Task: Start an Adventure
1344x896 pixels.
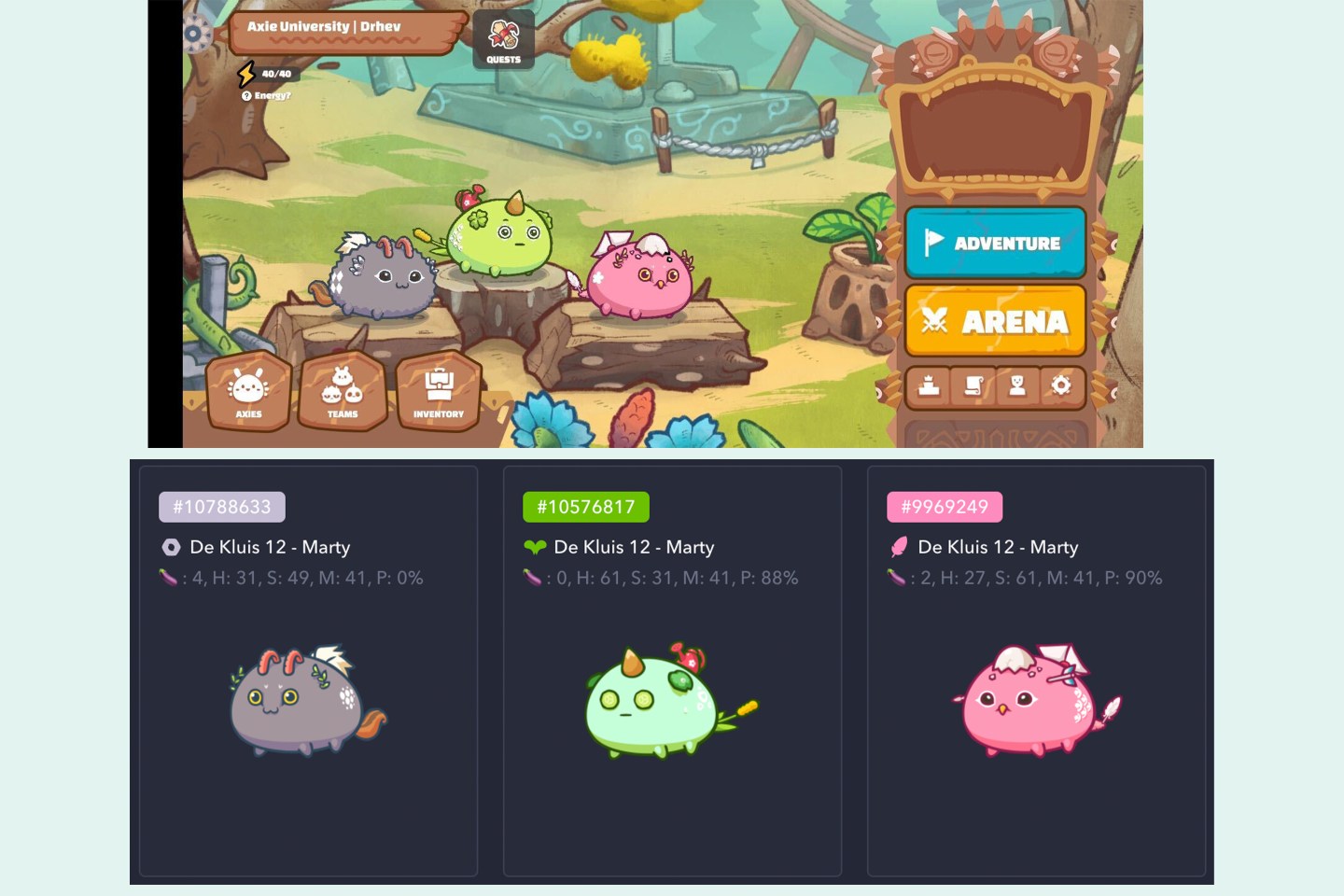Action: point(995,244)
